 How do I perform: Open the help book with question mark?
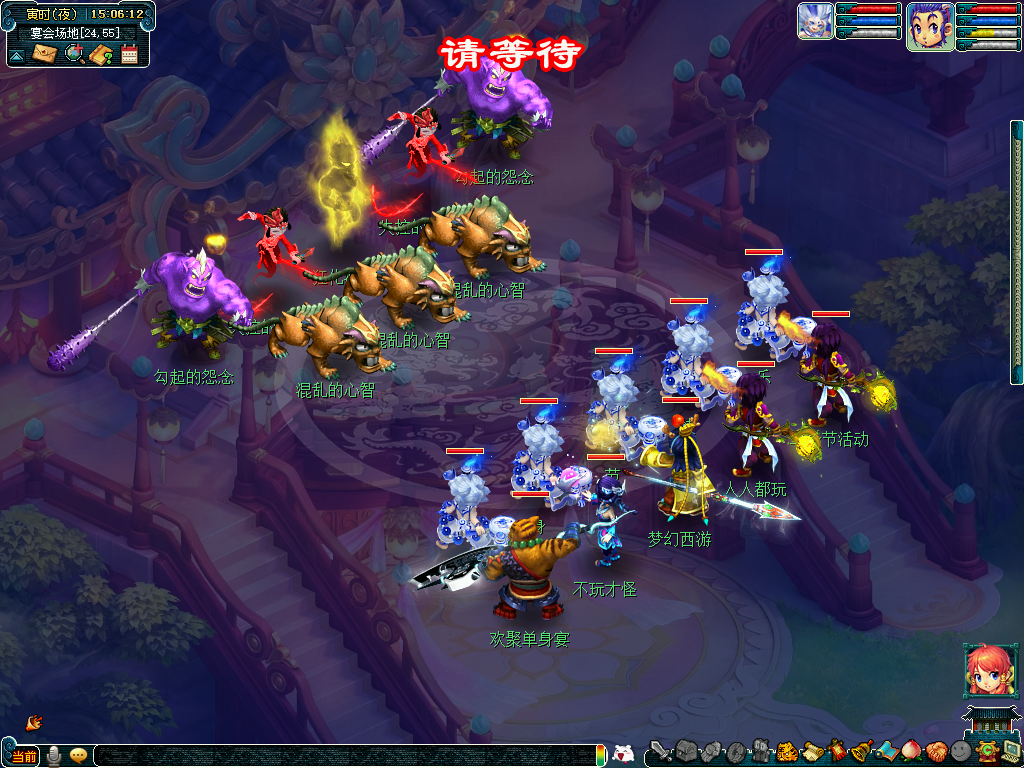click(100, 54)
